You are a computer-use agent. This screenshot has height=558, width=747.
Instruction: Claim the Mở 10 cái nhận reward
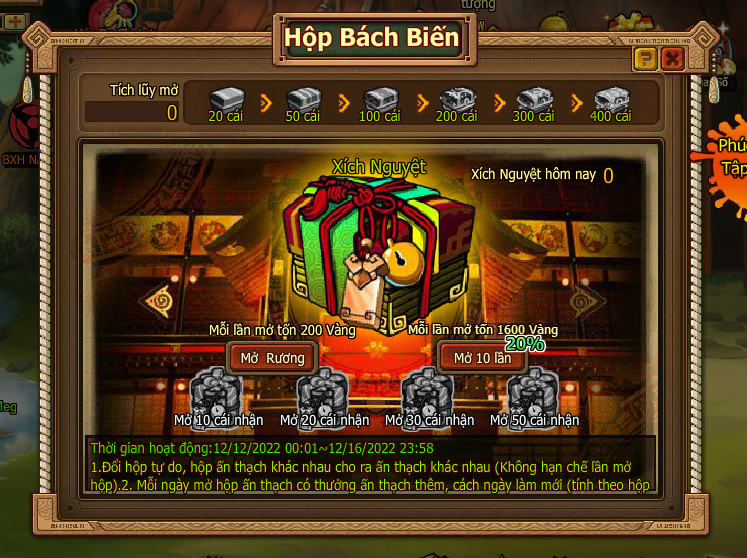(216, 392)
